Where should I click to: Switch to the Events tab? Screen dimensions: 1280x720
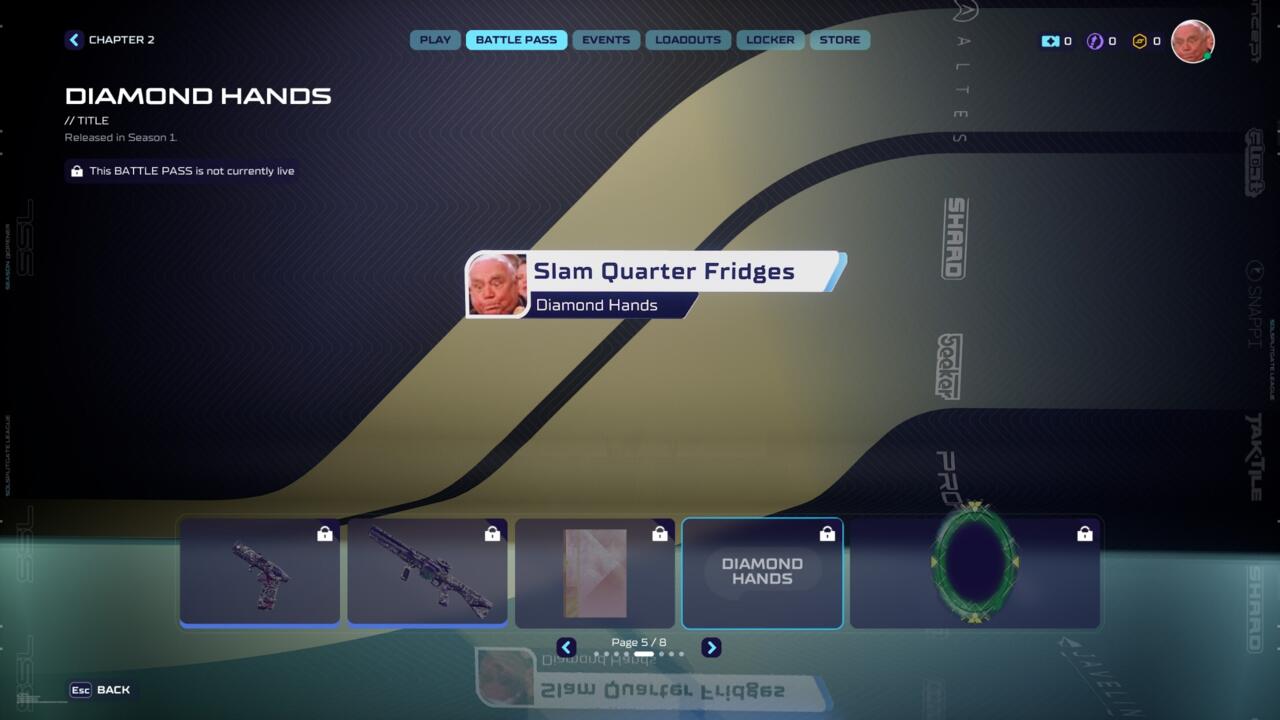[x=606, y=40]
